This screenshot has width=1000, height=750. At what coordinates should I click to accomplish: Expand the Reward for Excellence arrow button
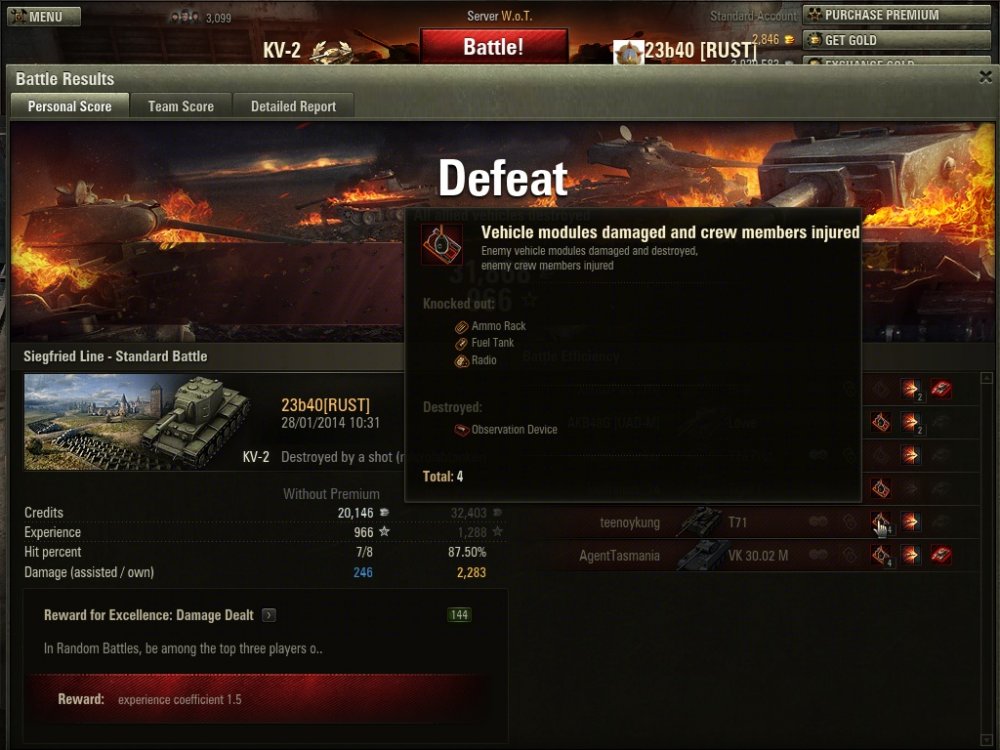click(269, 615)
